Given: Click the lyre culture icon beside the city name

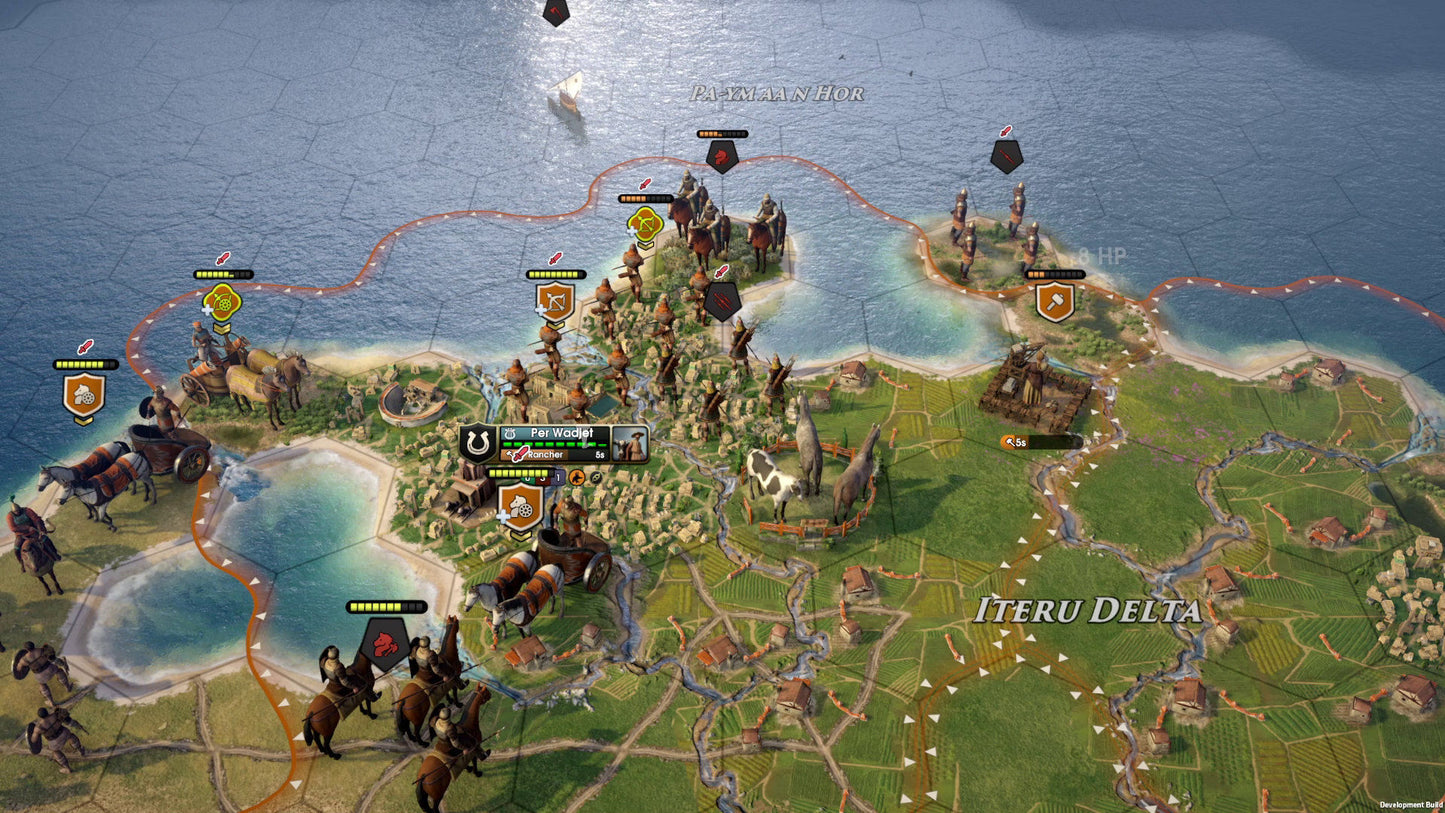Looking at the screenshot, I should coord(512,432).
